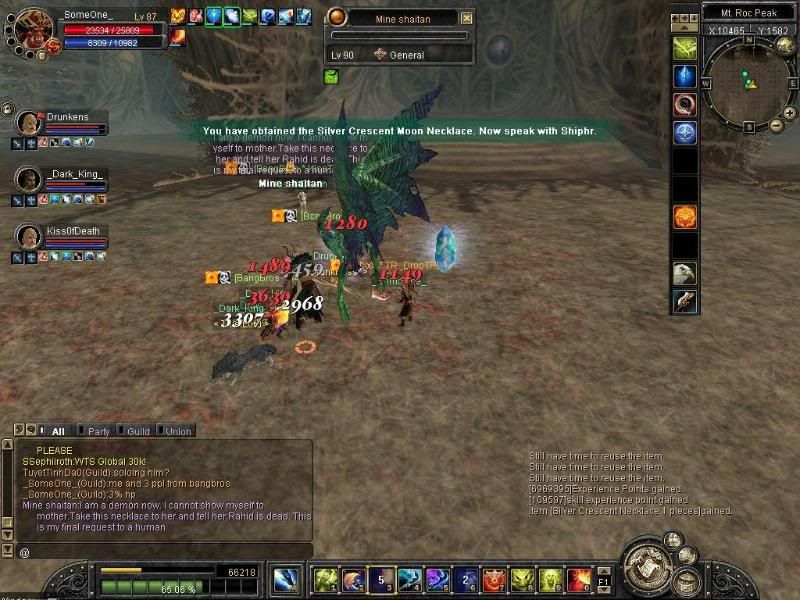Click the Mt. Roc Peak minimap
Screen dimensions: 800x600
745,82
